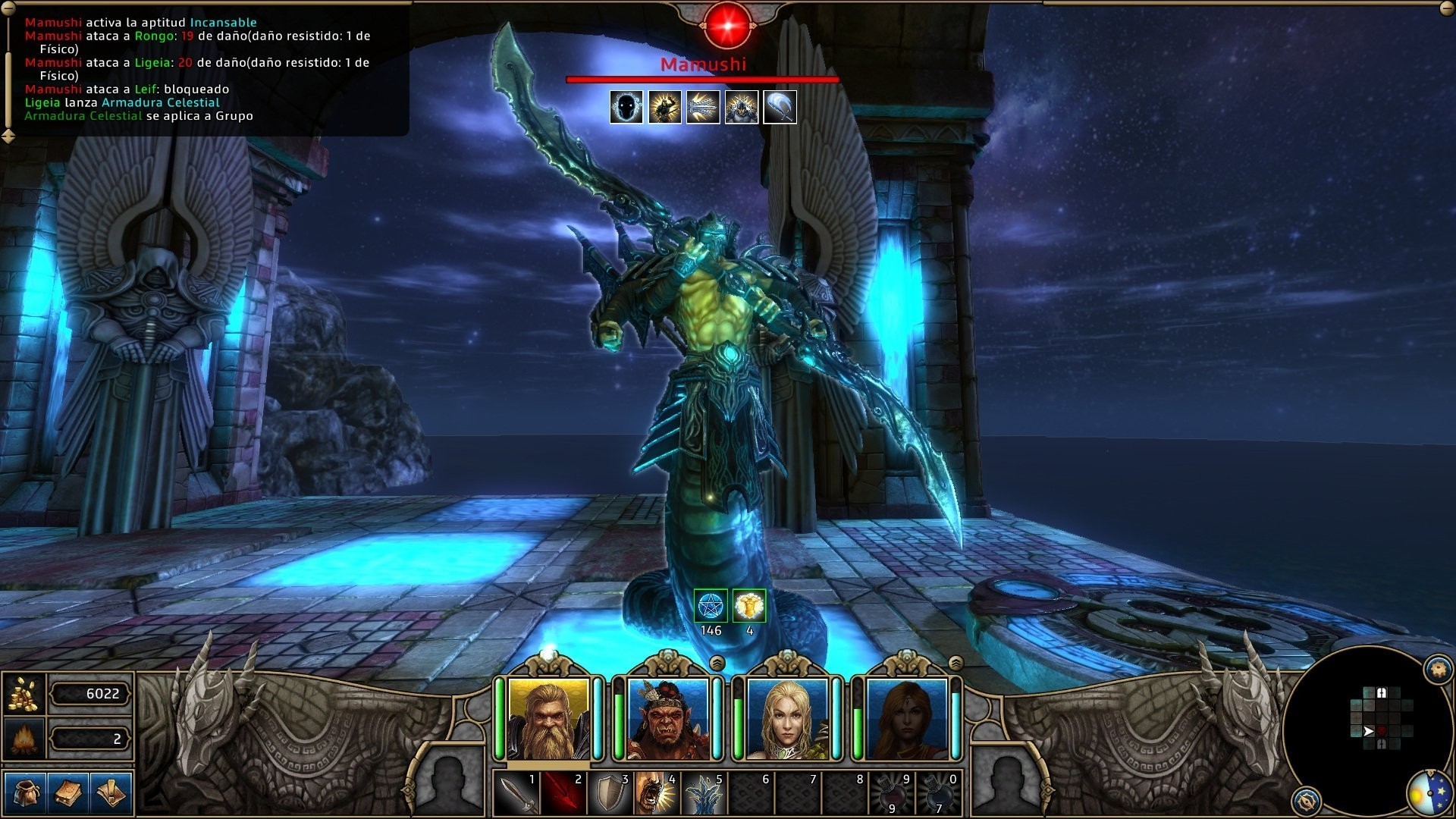Inspect Mamushi's skull-face buff icon
This screenshot has width=1456, height=819.
[x=626, y=107]
